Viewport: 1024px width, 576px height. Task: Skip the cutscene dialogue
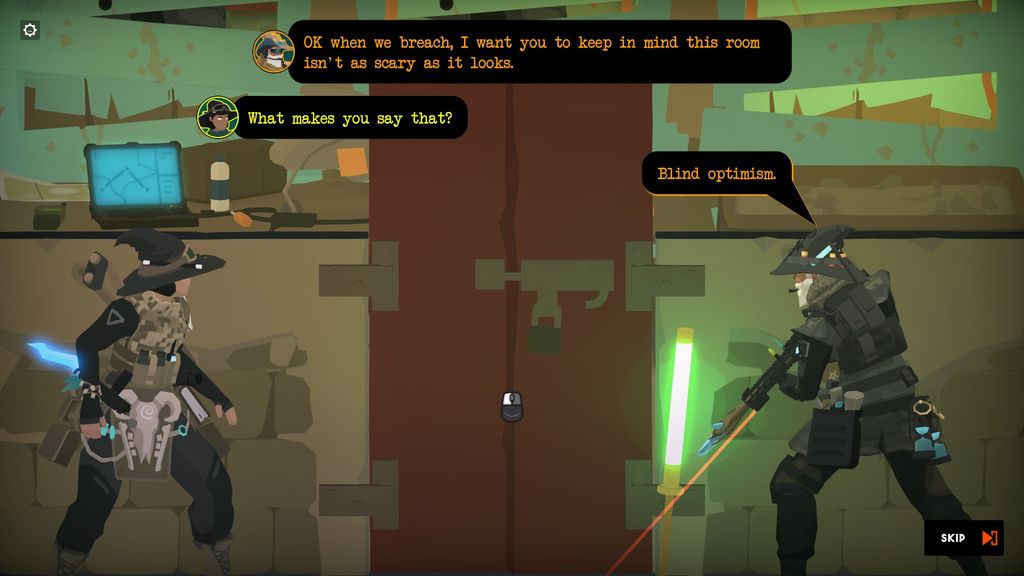pos(965,538)
